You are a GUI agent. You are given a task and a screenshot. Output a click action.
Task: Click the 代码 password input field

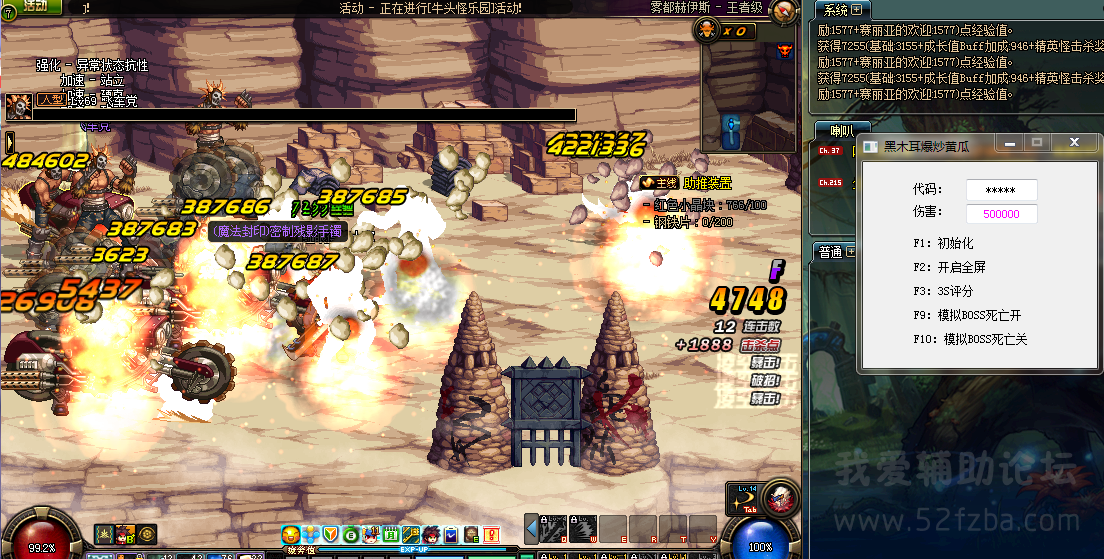[x=1001, y=190]
